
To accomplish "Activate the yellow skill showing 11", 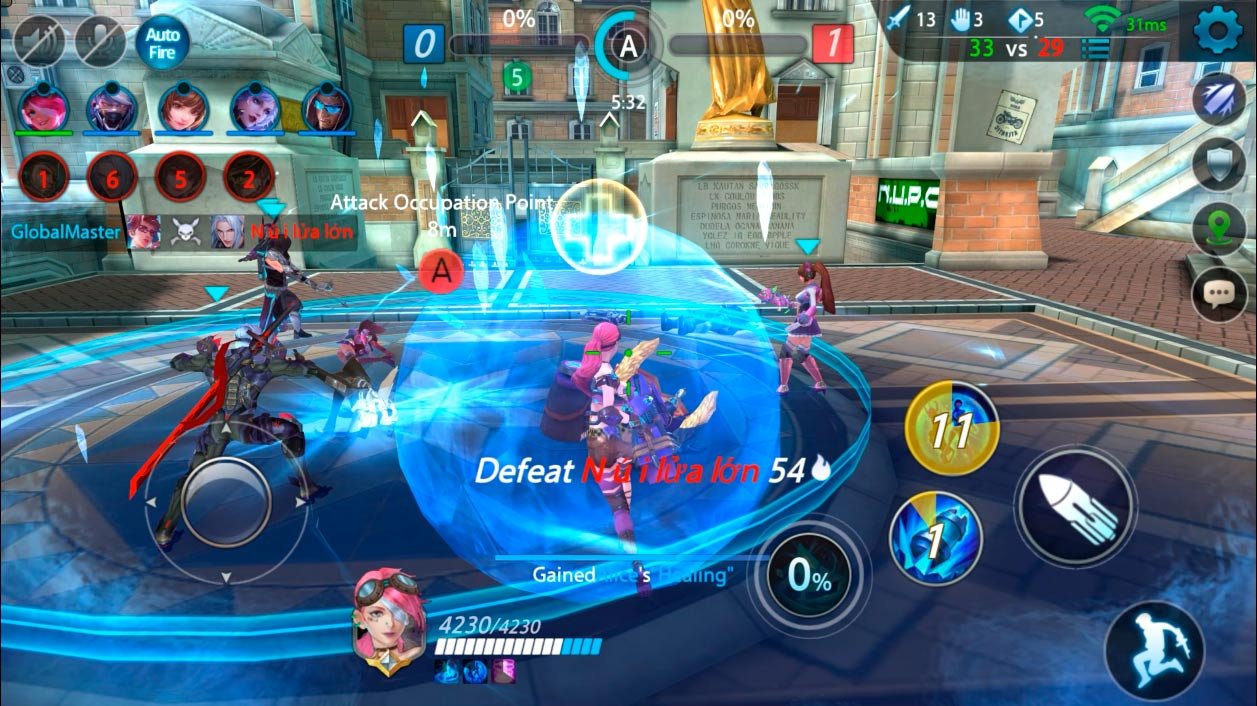I will (951, 430).
